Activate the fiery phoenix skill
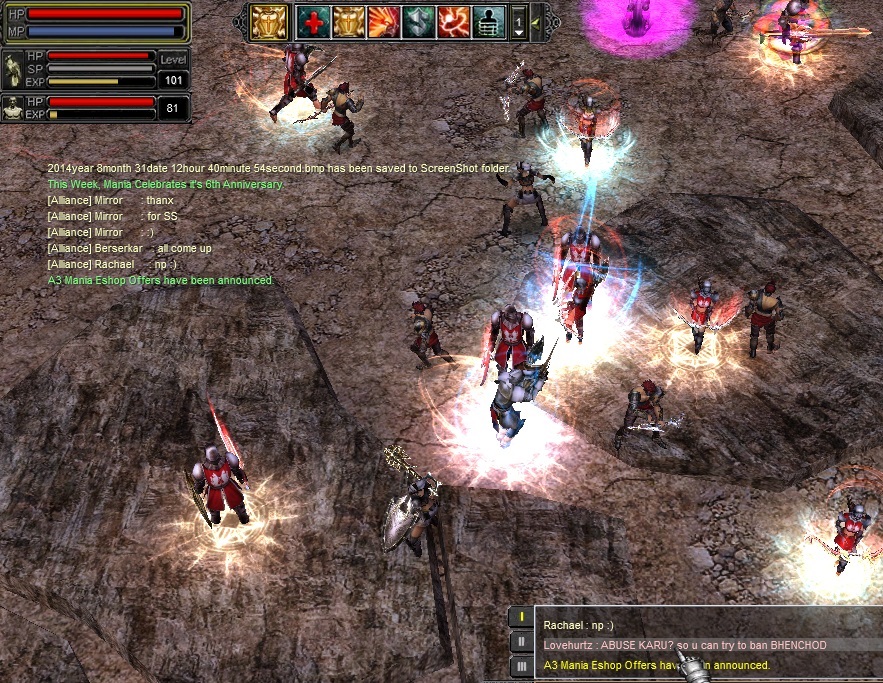883x683 pixels. click(x=383, y=21)
